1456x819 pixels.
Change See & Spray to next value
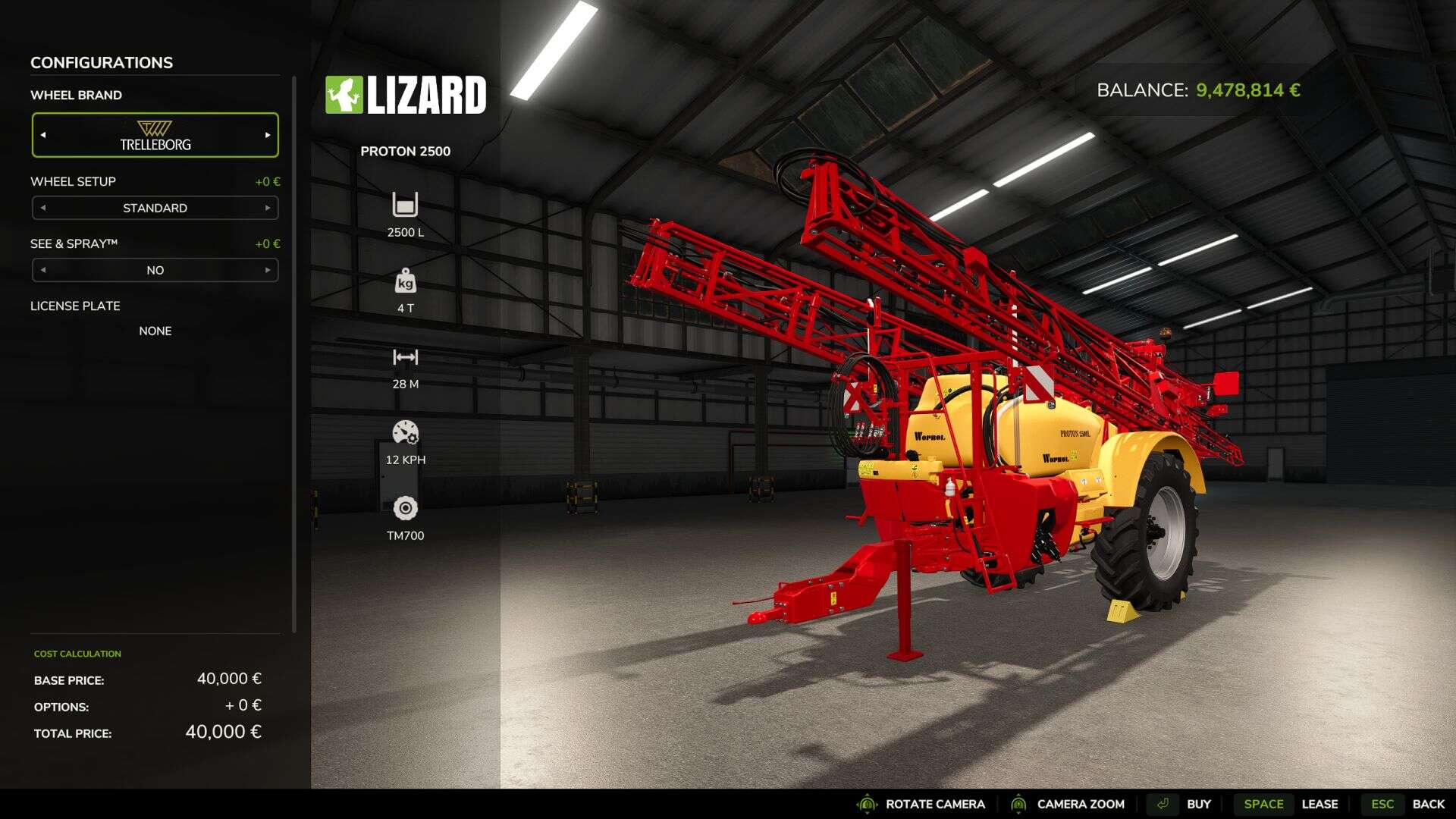click(268, 270)
